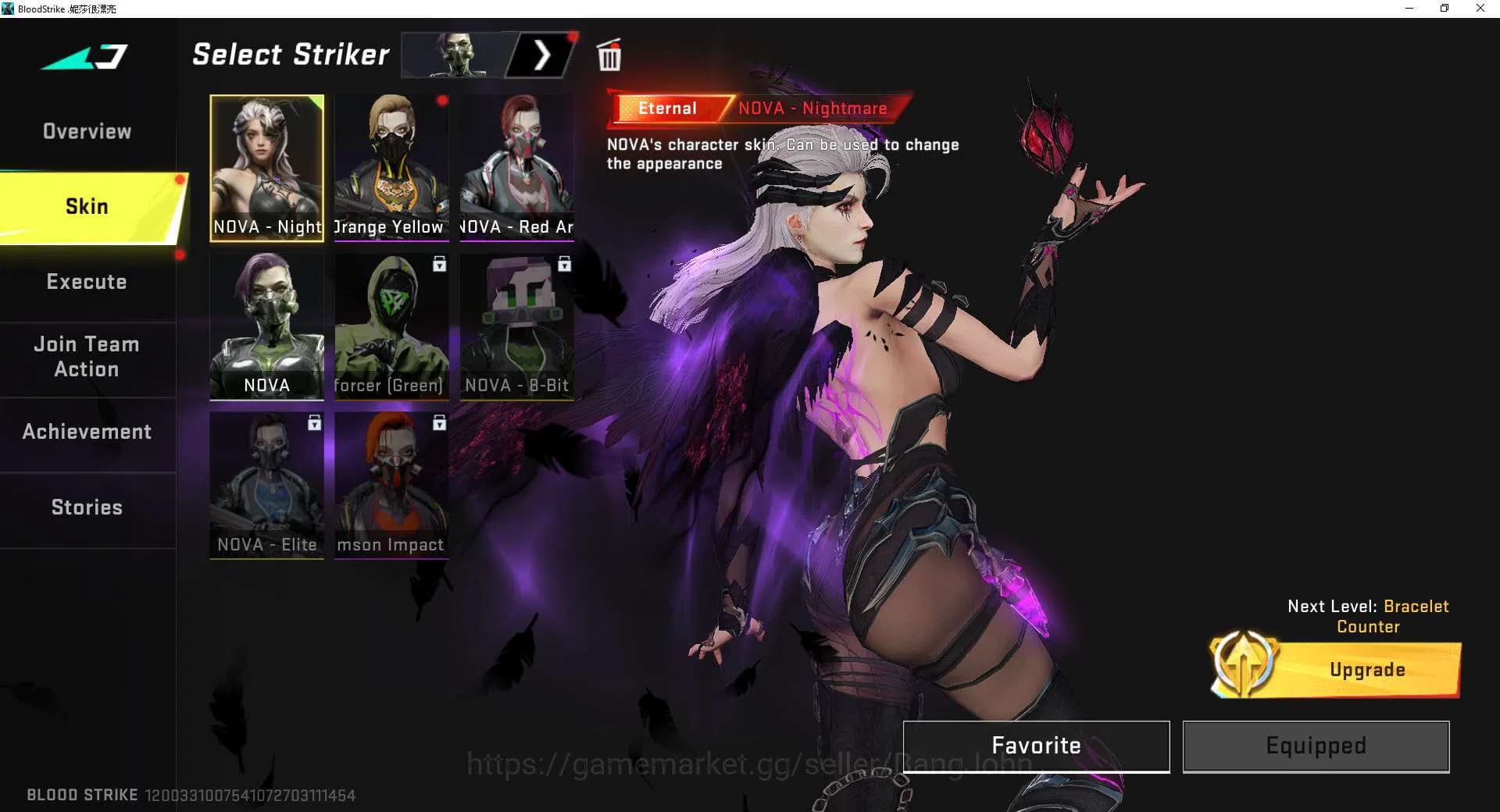Click the striker portrait beside Select Striker title
This screenshot has width=1500, height=812.
pos(457,55)
